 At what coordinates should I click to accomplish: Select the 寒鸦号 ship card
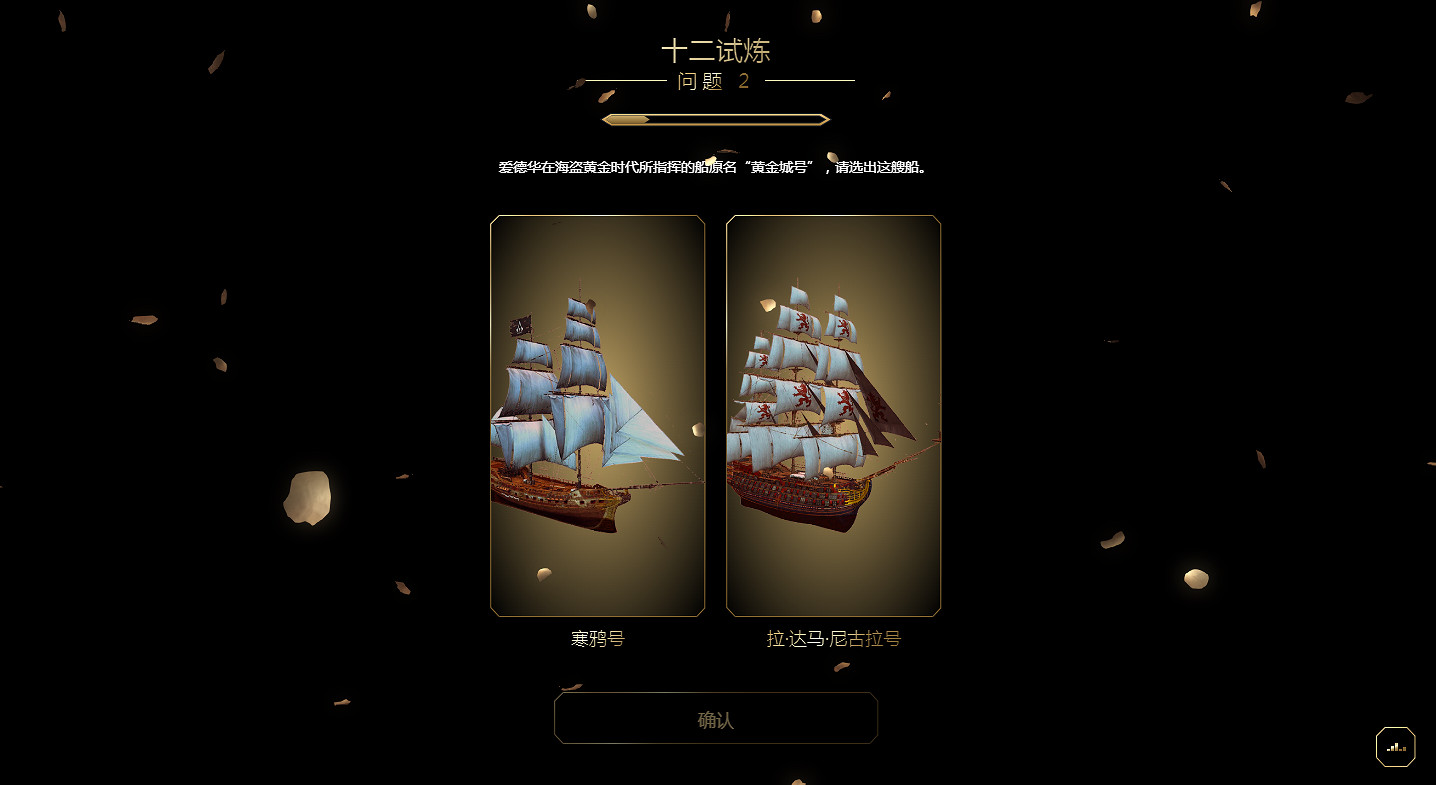click(x=597, y=415)
